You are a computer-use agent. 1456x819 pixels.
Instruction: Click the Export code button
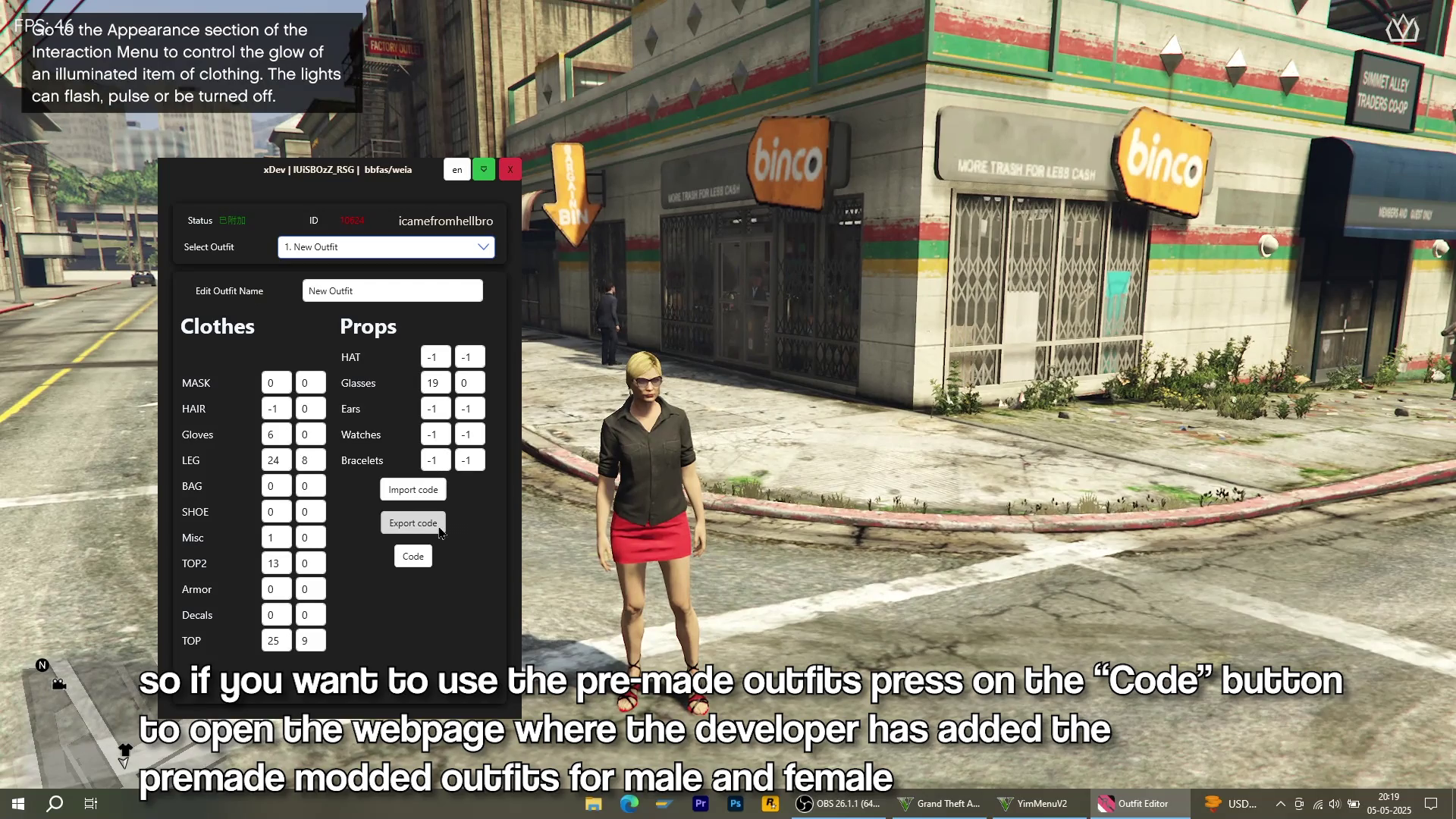click(x=413, y=523)
